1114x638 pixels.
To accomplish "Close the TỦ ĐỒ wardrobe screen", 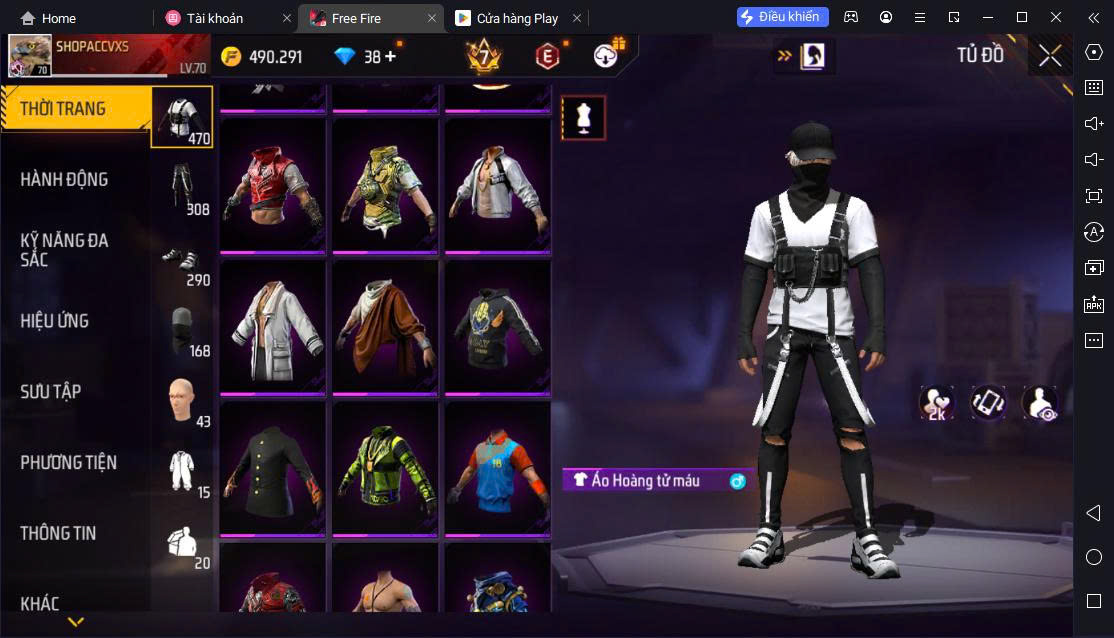I will click(x=1050, y=56).
